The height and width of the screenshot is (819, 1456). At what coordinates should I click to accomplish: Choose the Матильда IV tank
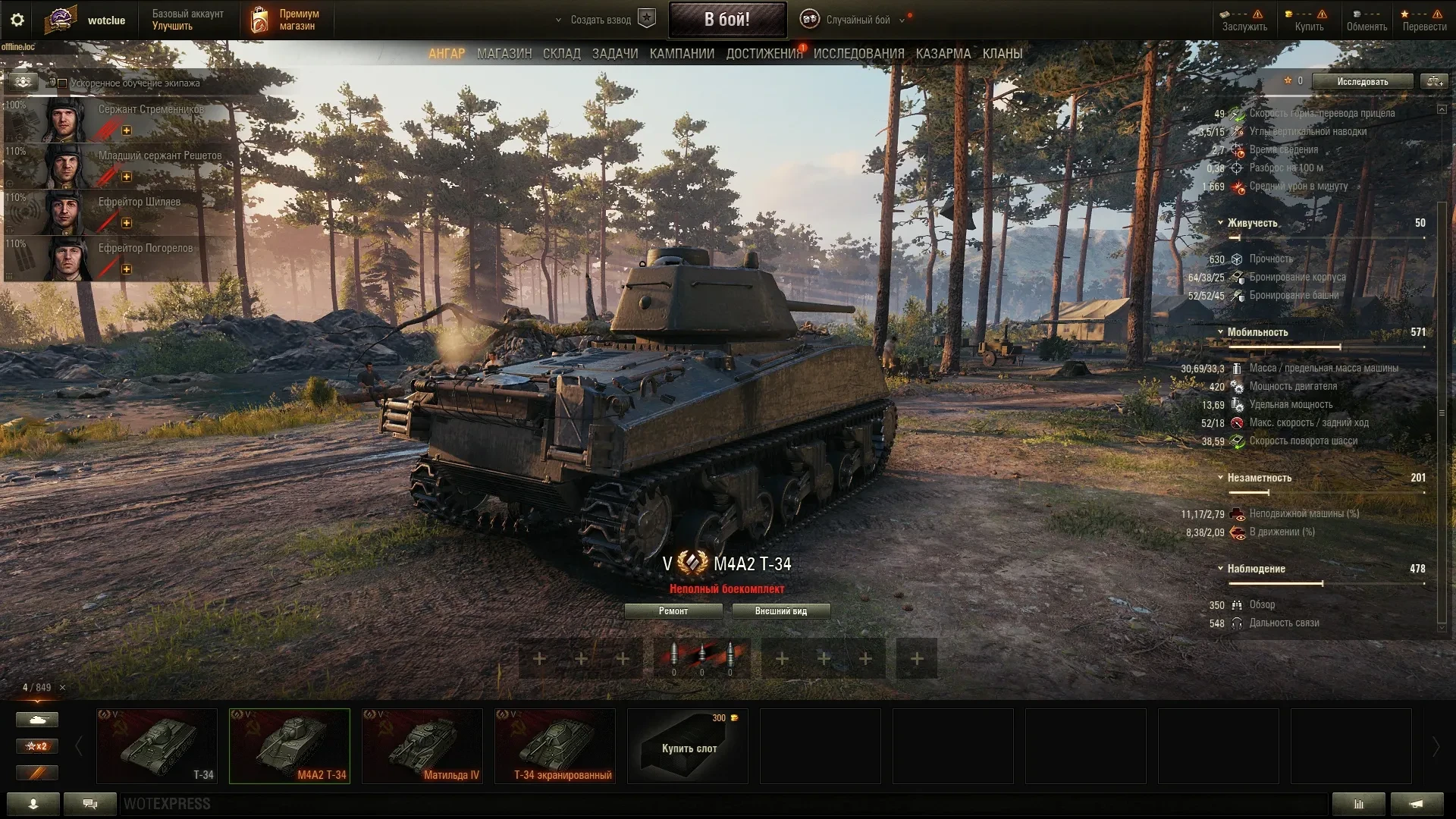pos(422,745)
